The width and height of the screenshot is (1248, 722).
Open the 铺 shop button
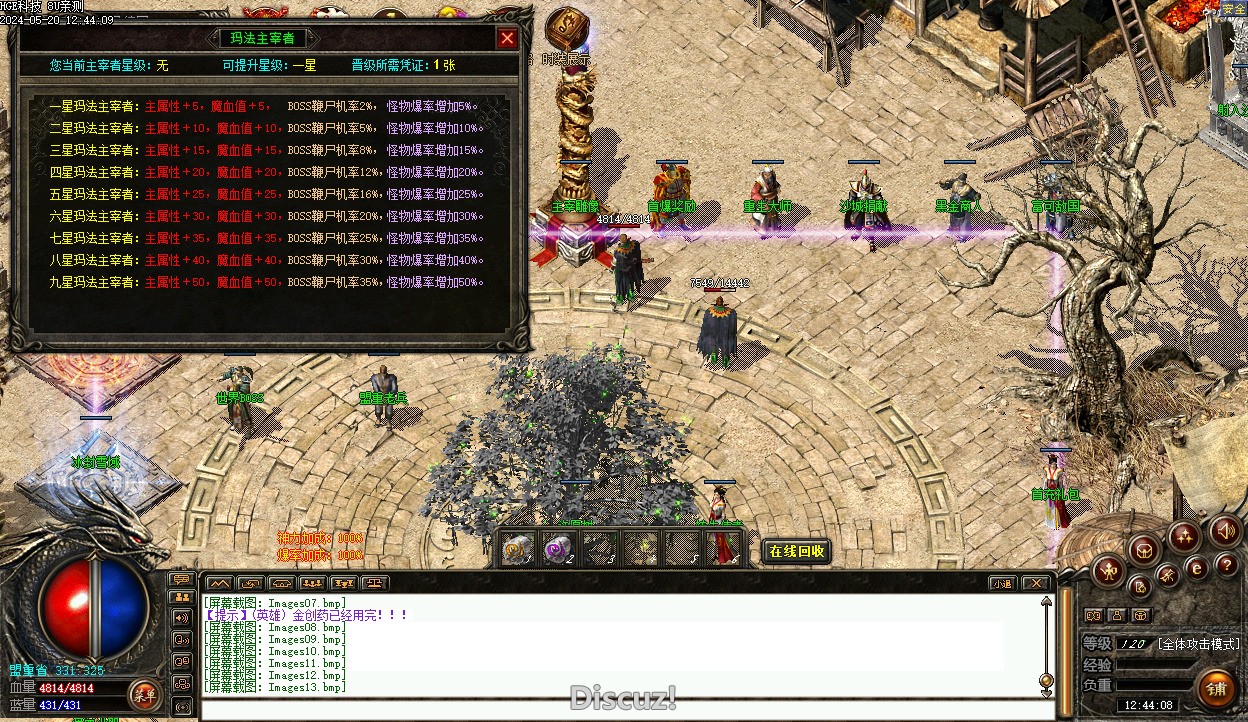click(x=1216, y=689)
